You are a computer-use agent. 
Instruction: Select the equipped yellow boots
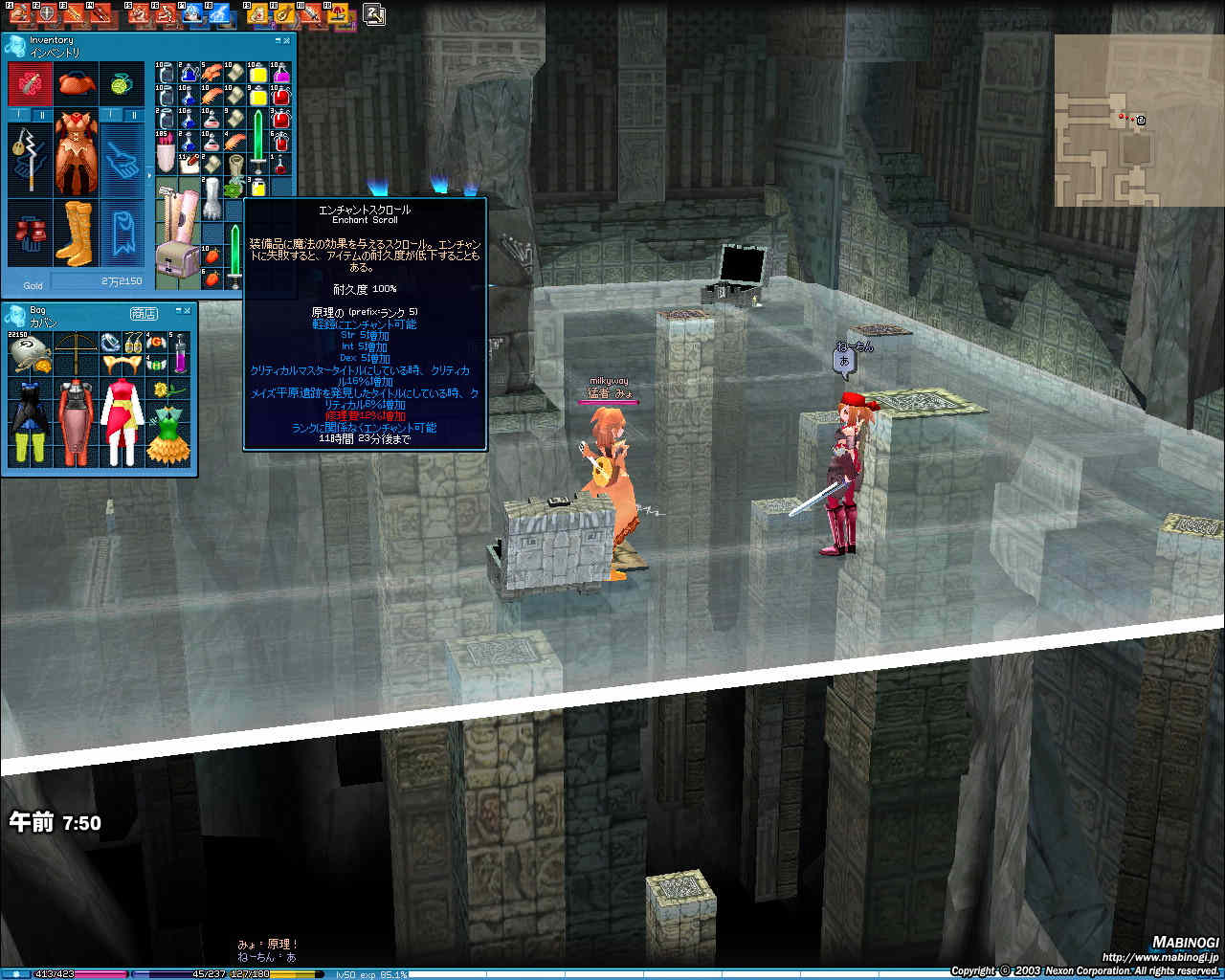(75, 233)
